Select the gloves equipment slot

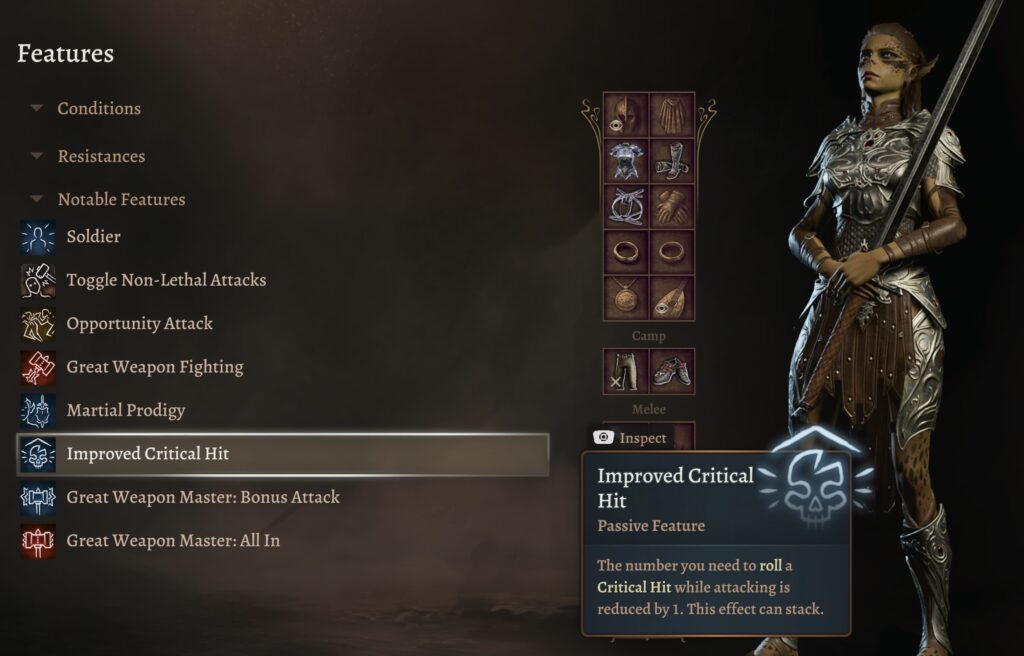pyautogui.click(x=673, y=207)
